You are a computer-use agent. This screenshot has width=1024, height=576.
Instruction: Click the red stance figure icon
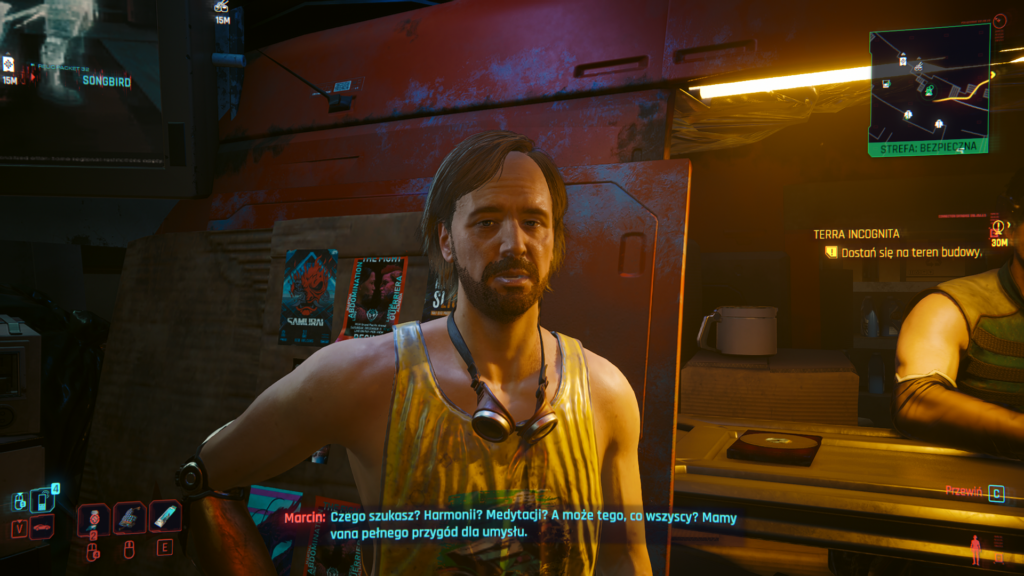pos(975,549)
